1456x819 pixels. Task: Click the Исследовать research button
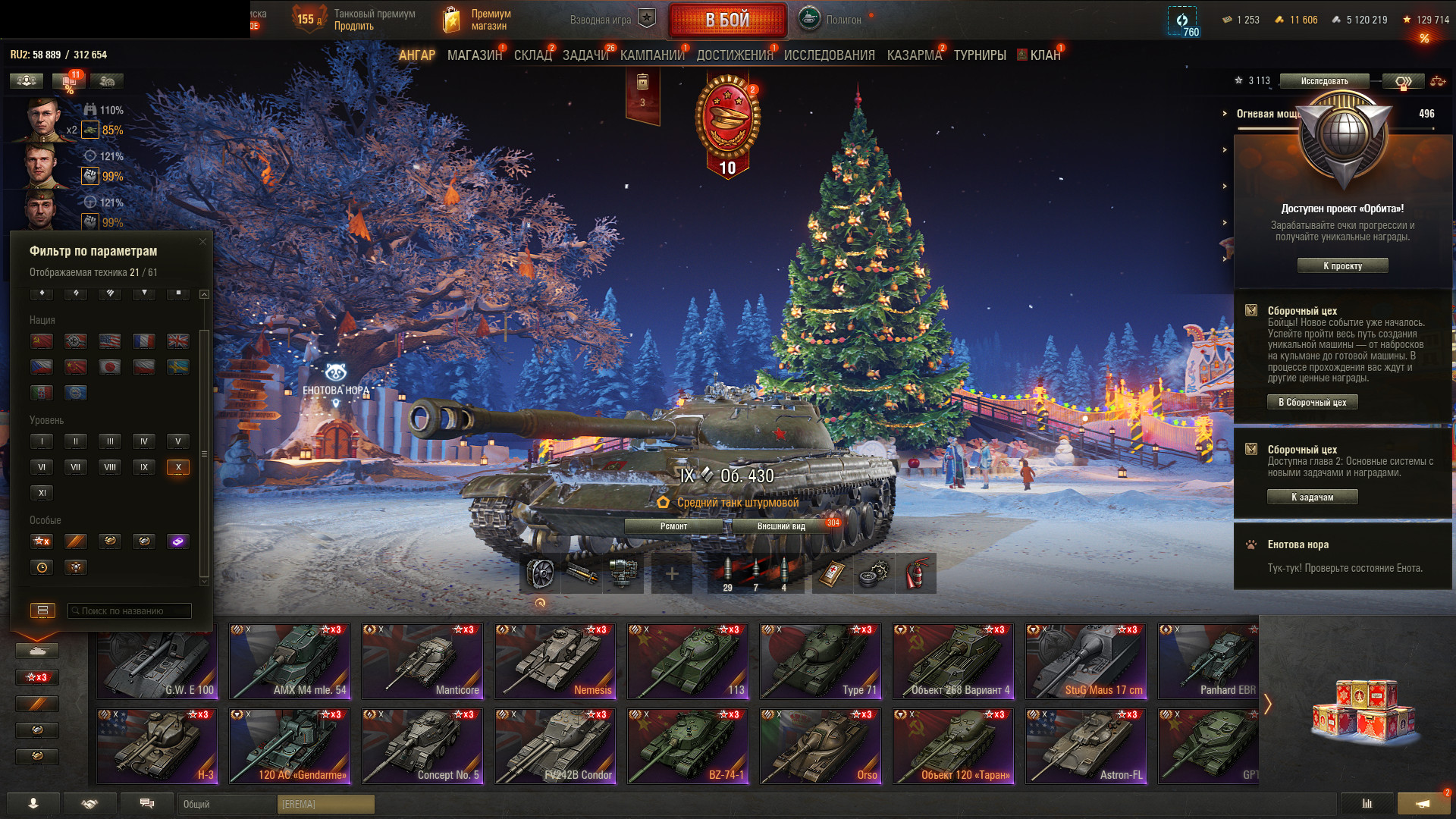[x=1324, y=81]
